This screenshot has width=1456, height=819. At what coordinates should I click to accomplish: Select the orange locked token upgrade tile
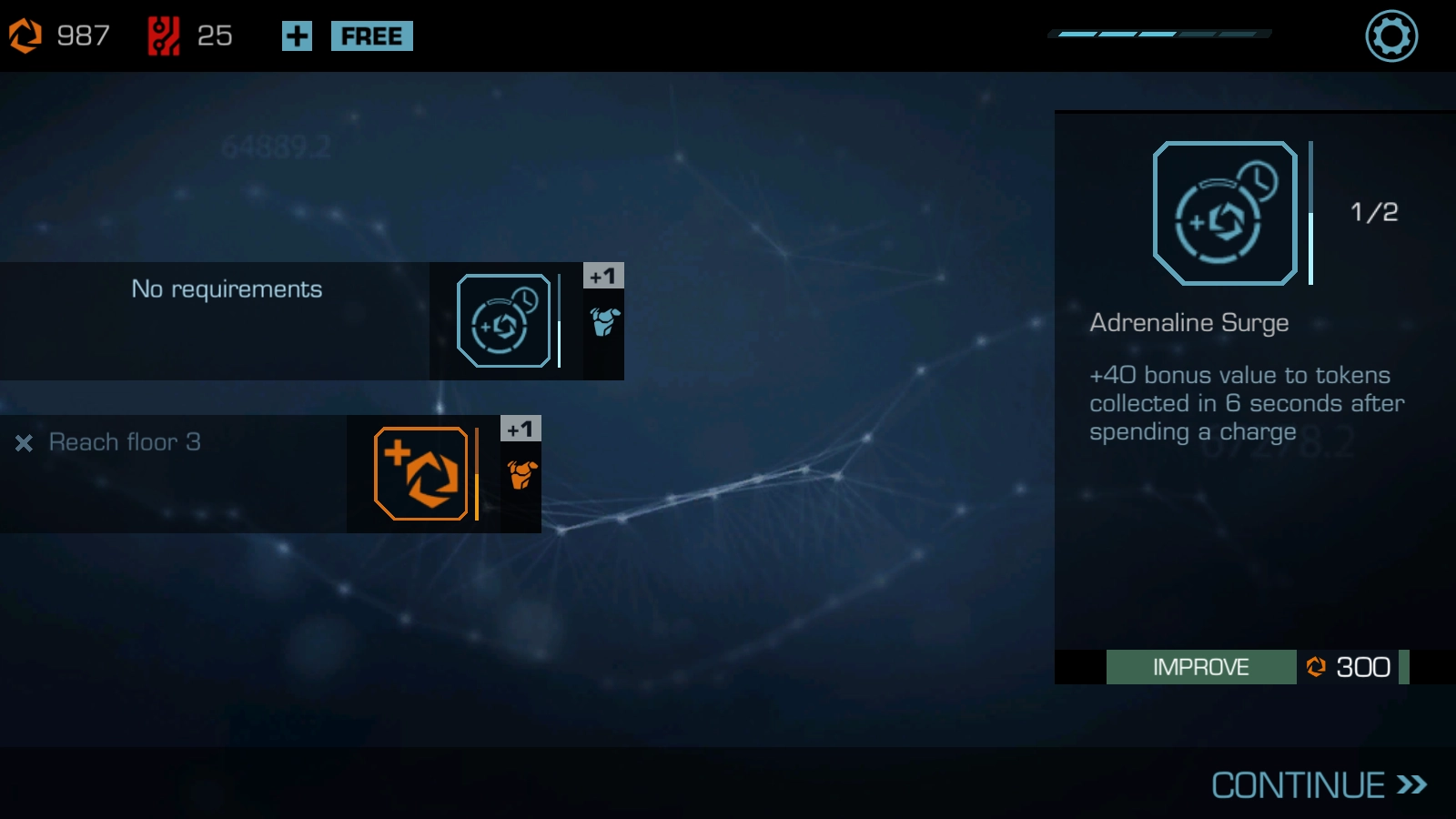click(420, 474)
